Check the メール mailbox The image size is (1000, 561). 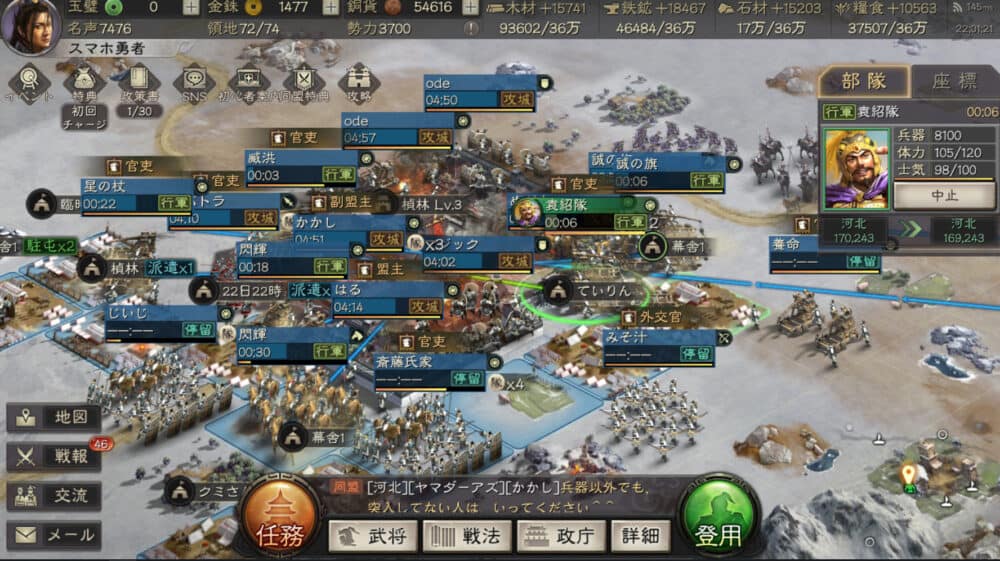click(54, 535)
